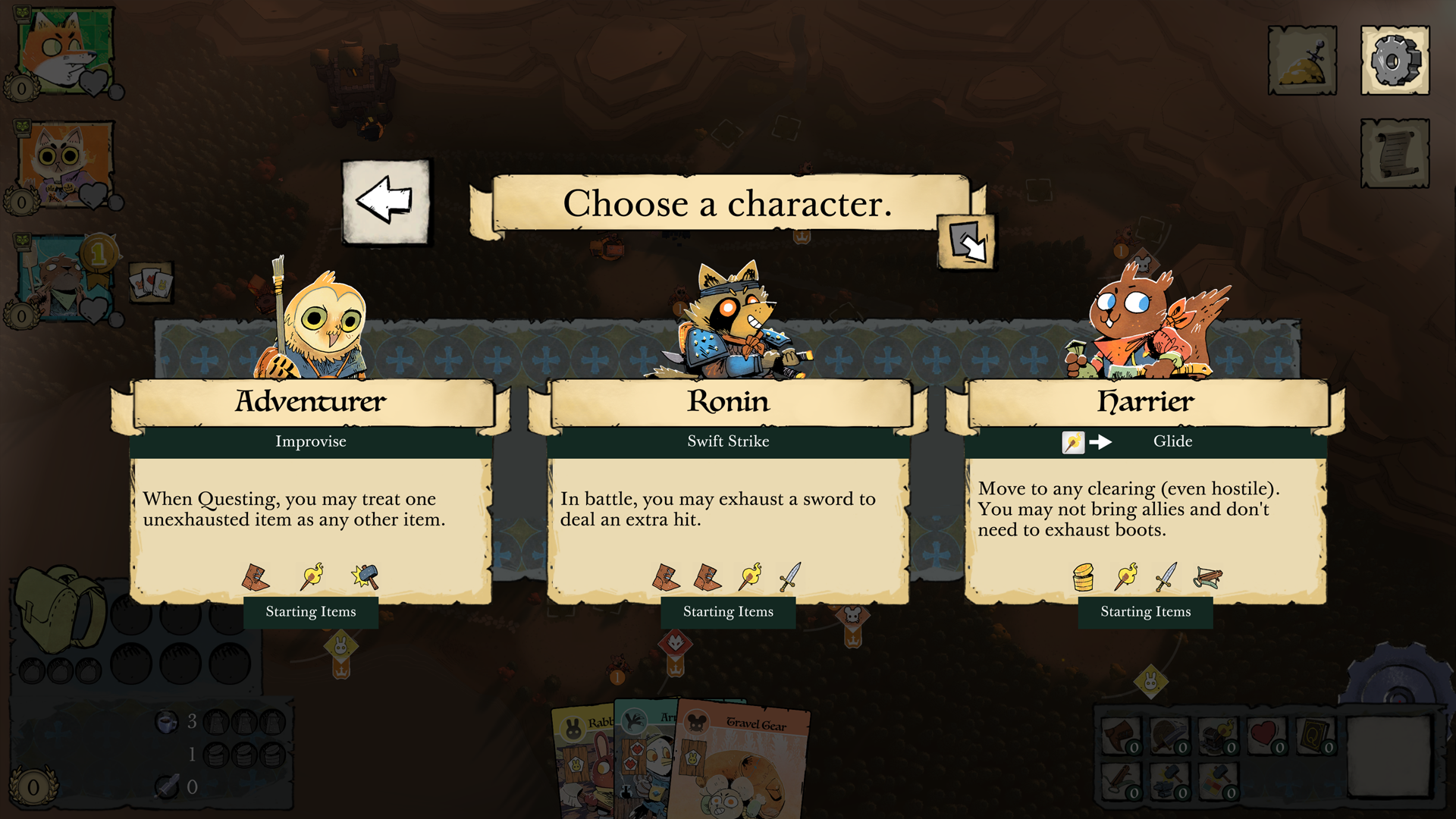Click the victory points medal bottom left
Screen dimensions: 1456x819
click(32, 787)
